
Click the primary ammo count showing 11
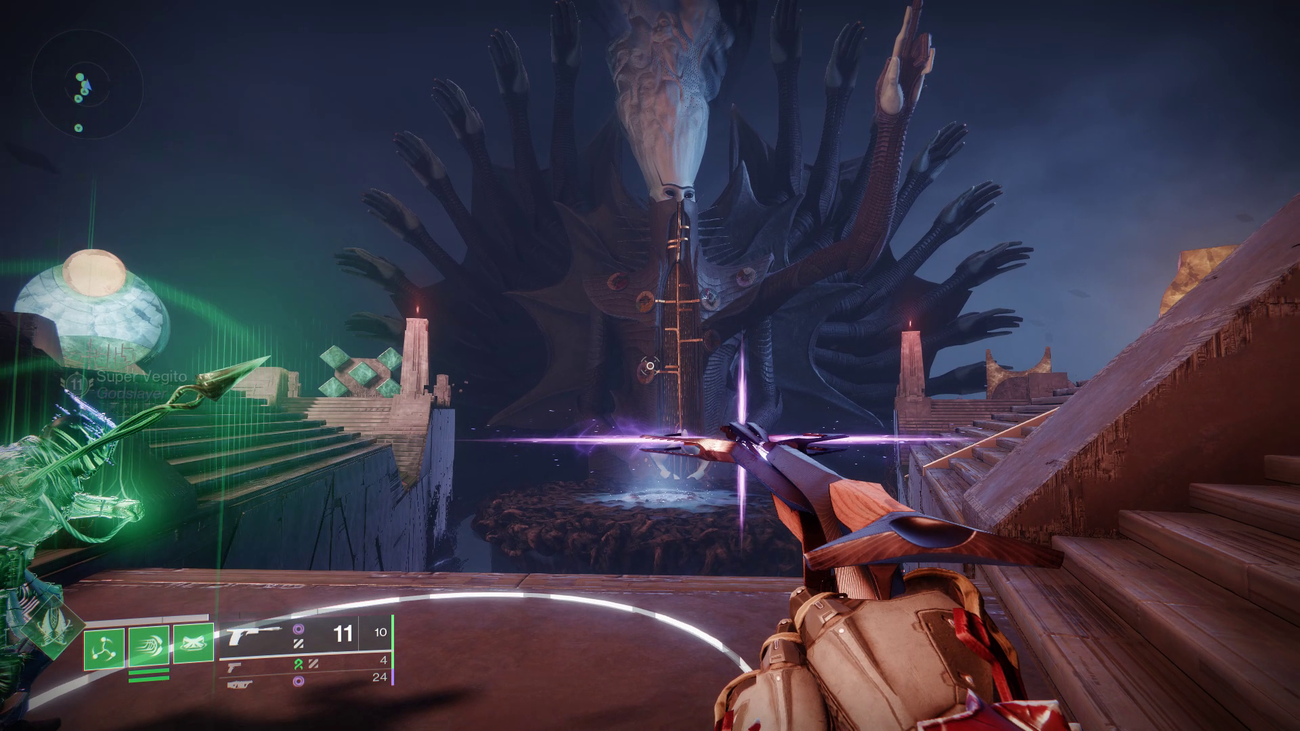(342, 632)
